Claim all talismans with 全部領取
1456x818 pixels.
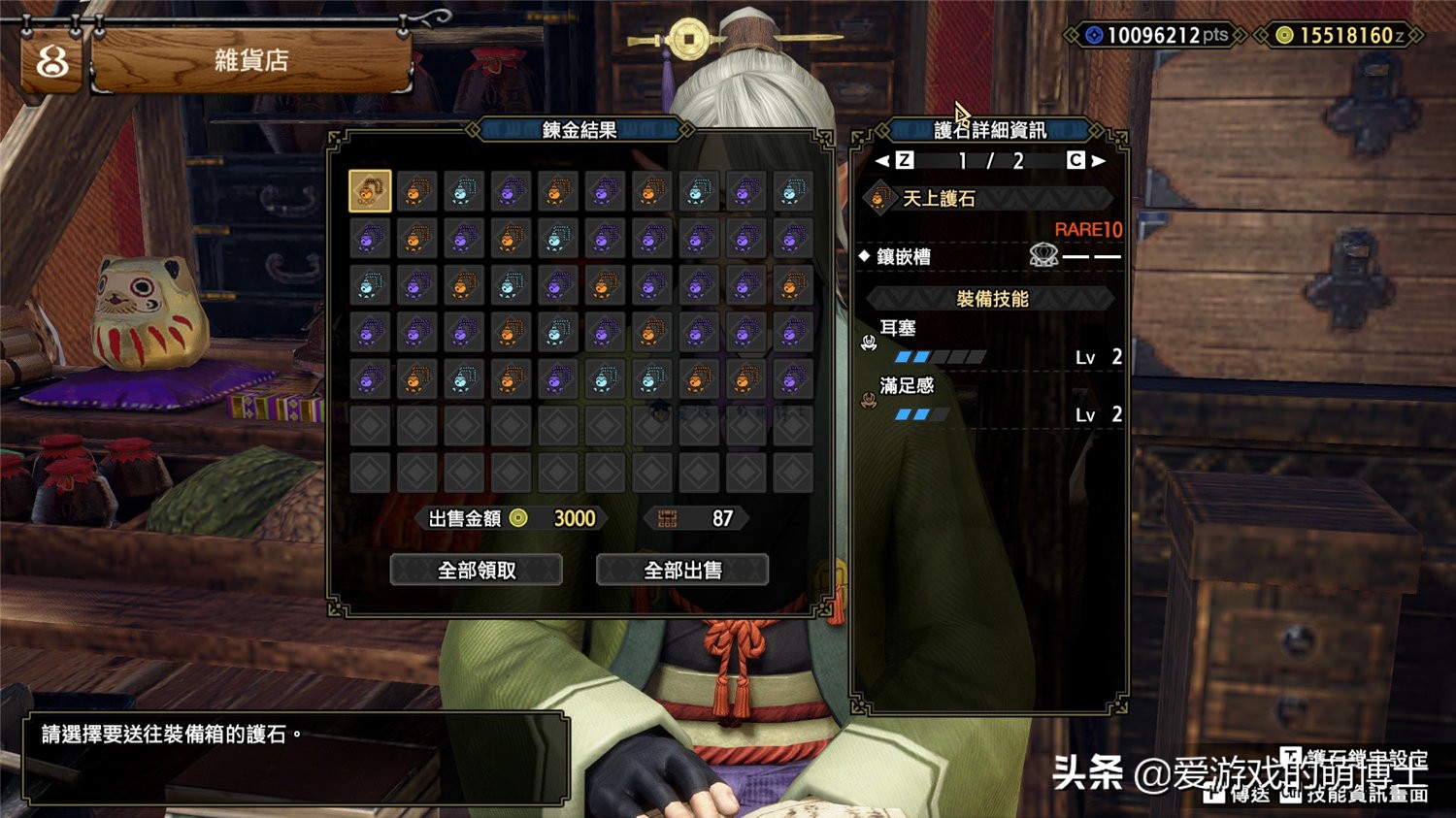[x=476, y=570]
